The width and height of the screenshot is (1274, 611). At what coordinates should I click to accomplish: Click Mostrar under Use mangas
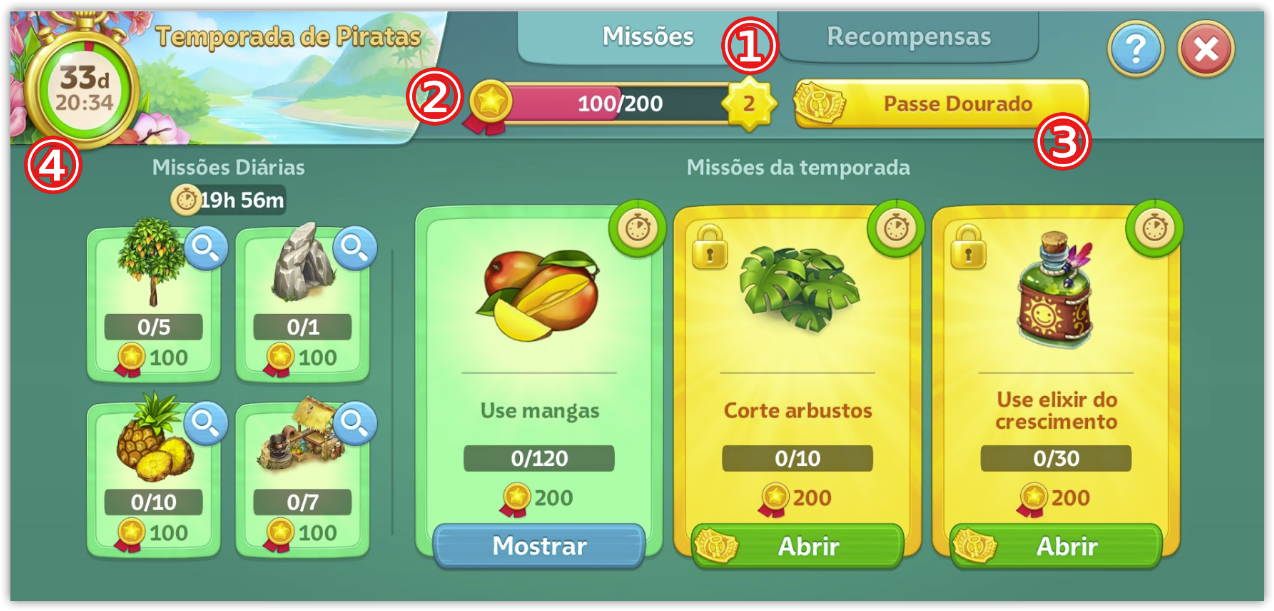[x=539, y=546]
